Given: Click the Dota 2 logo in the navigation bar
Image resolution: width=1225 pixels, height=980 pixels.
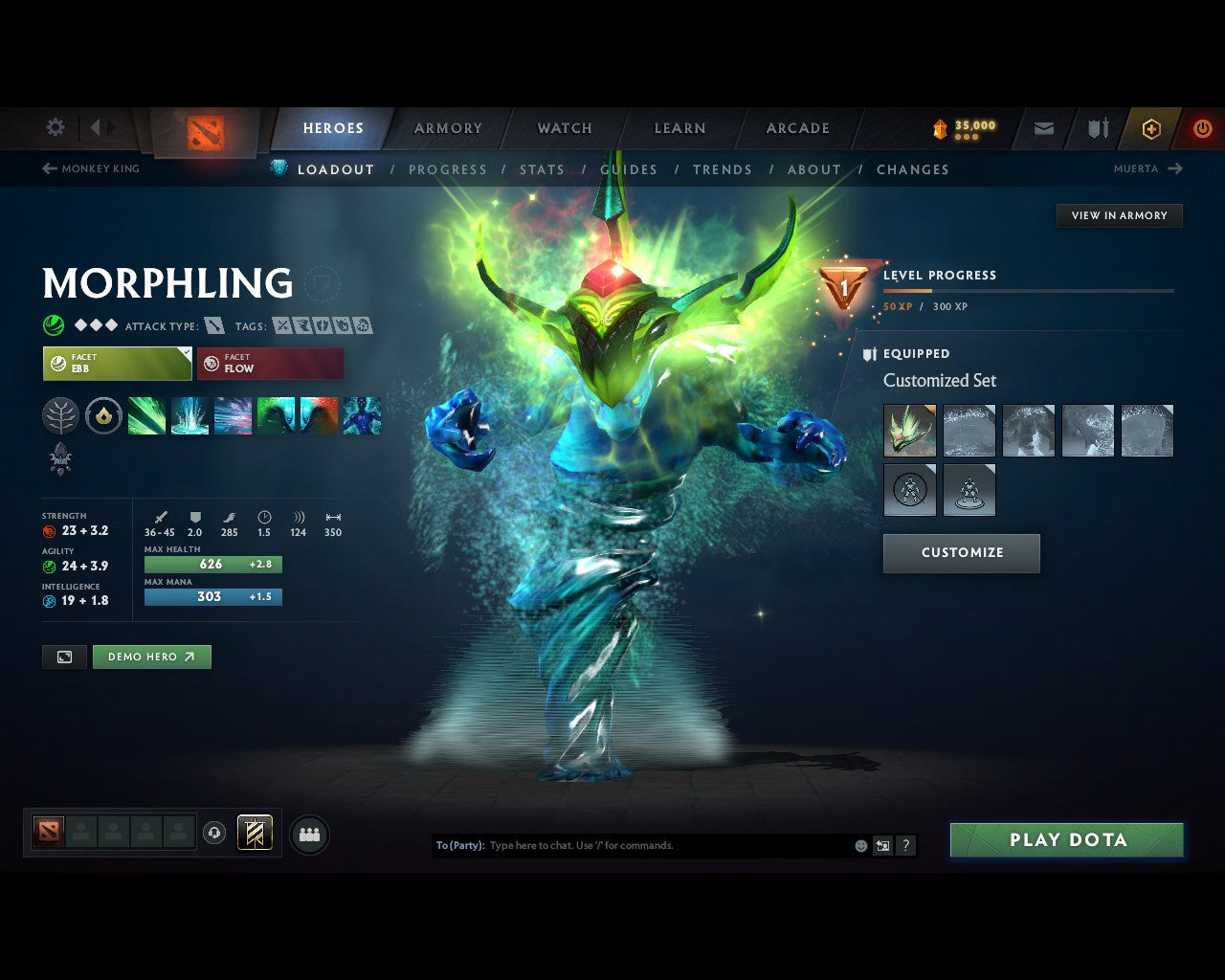Looking at the screenshot, I should coord(203,132).
